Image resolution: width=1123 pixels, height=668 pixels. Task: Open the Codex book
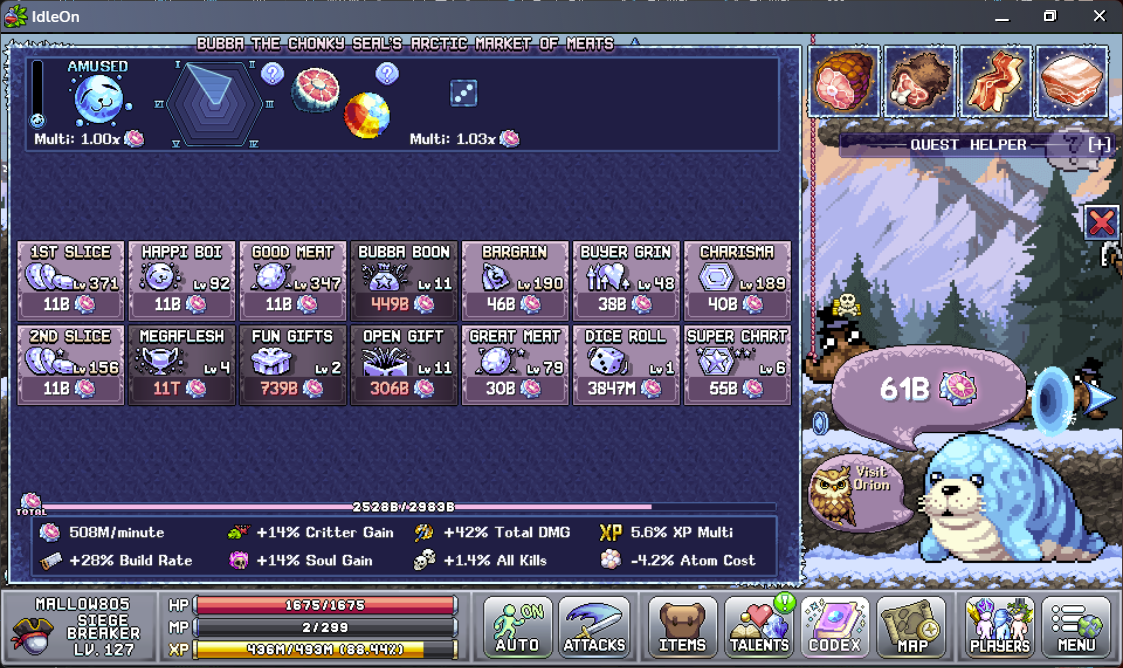(x=835, y=628)
